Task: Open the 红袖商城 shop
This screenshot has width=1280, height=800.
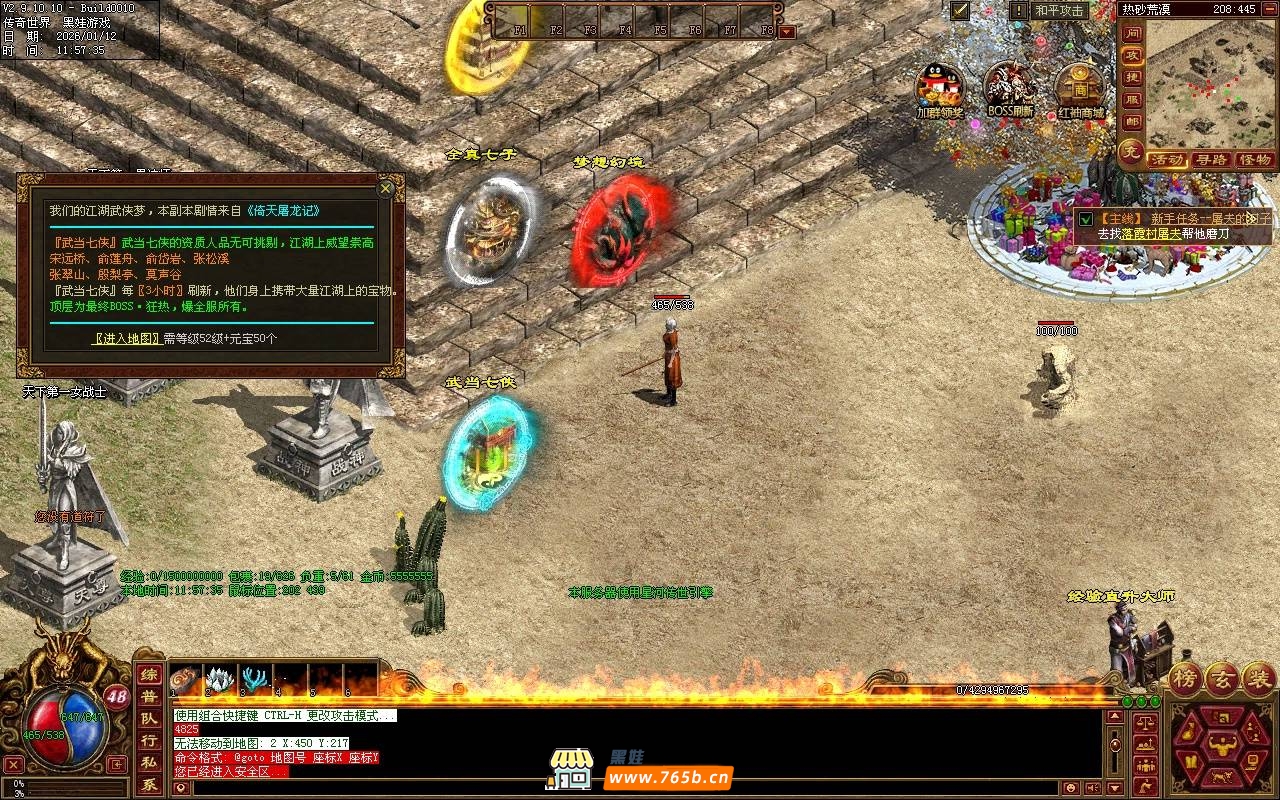Action: tap(1080, 87)
